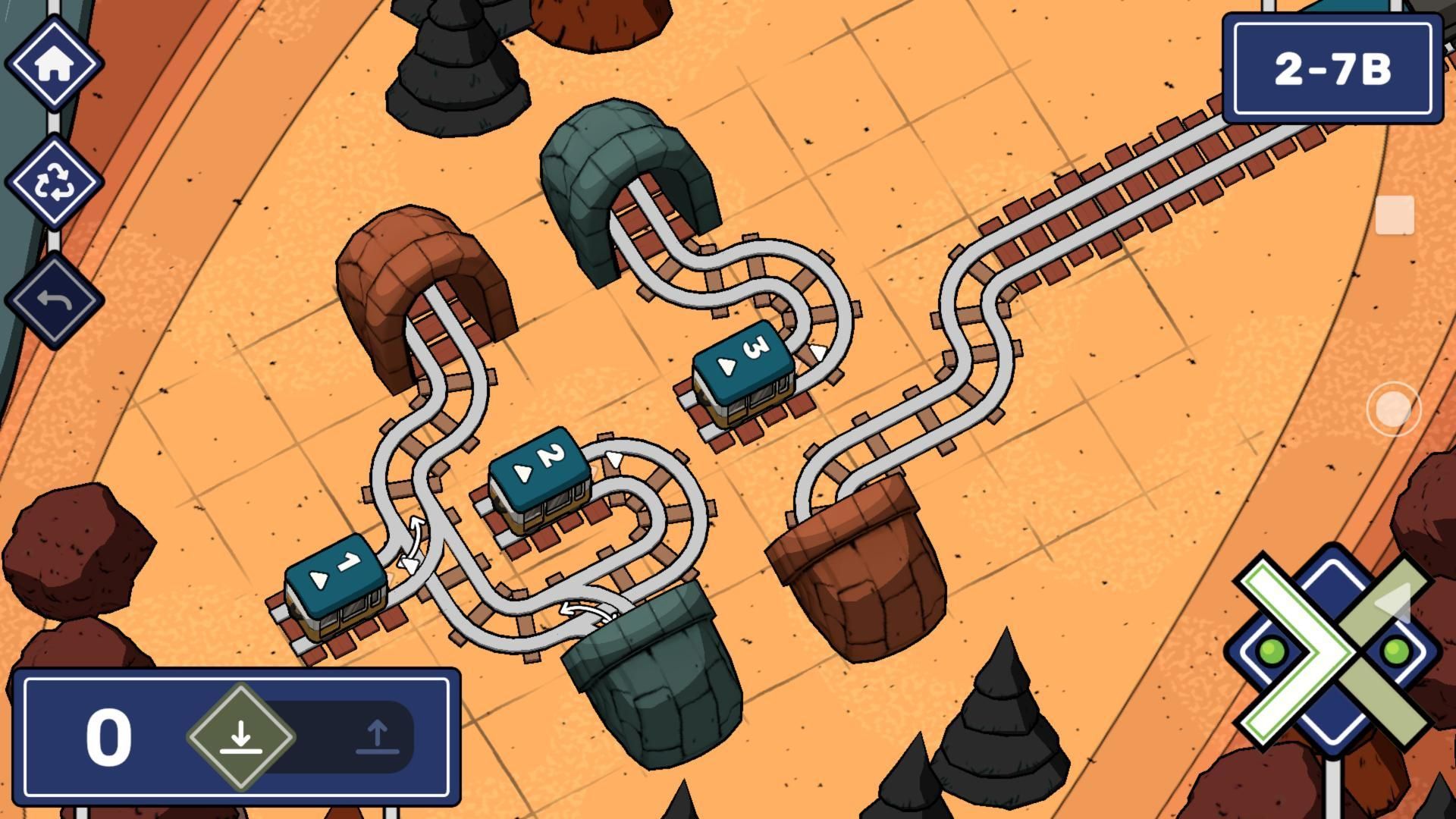
Task: Click the undo arrow icon
Action: click(x=53, y=300)
